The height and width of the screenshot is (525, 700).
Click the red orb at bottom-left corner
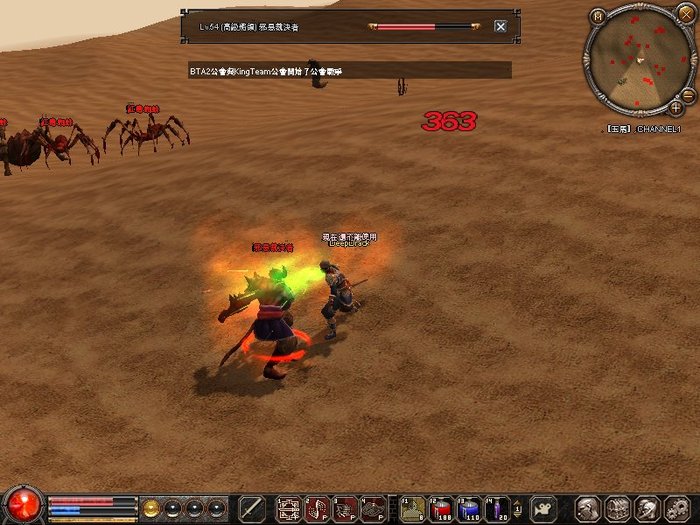pos(22,503)
